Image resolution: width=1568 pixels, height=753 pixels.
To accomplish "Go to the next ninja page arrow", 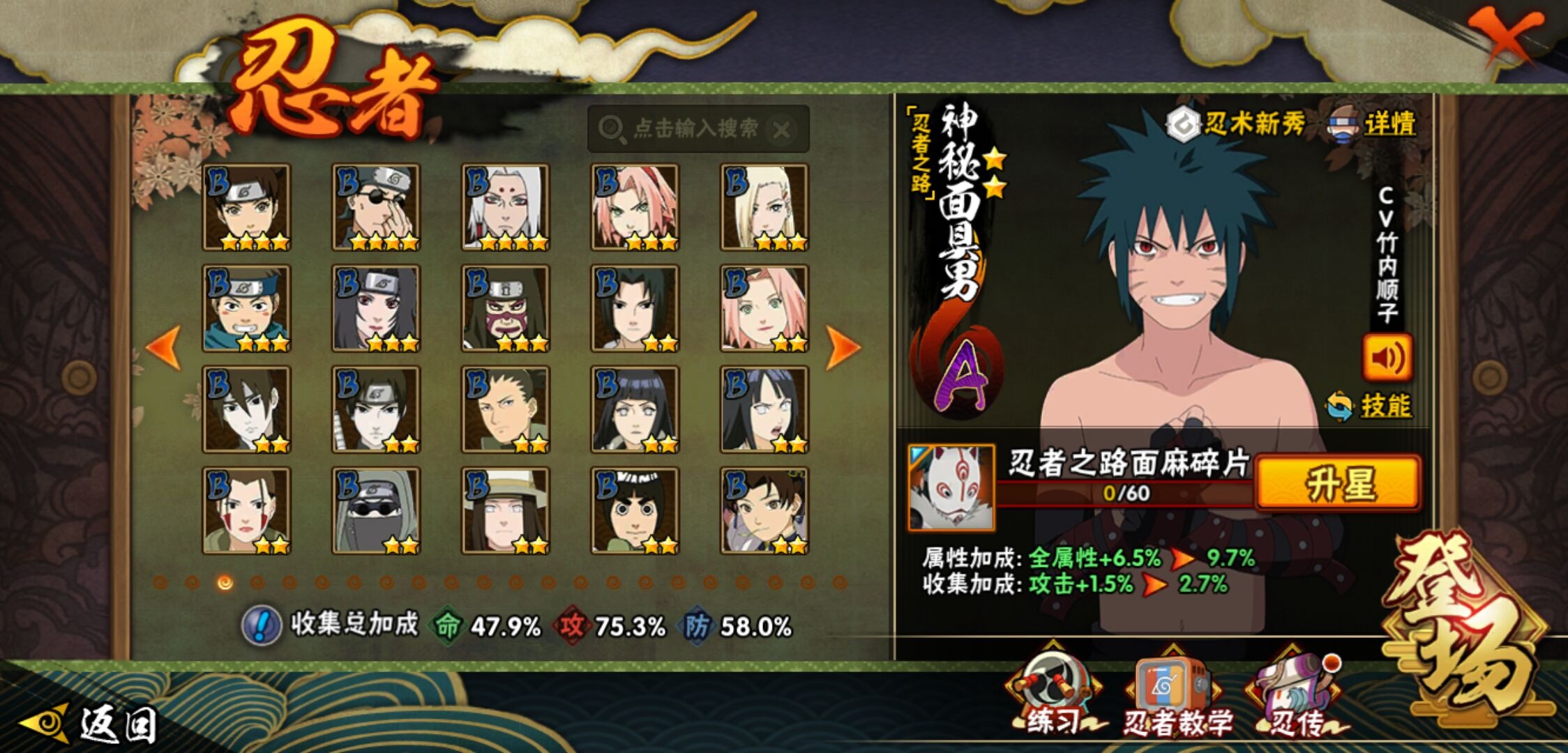I will [x=842, y=347].
